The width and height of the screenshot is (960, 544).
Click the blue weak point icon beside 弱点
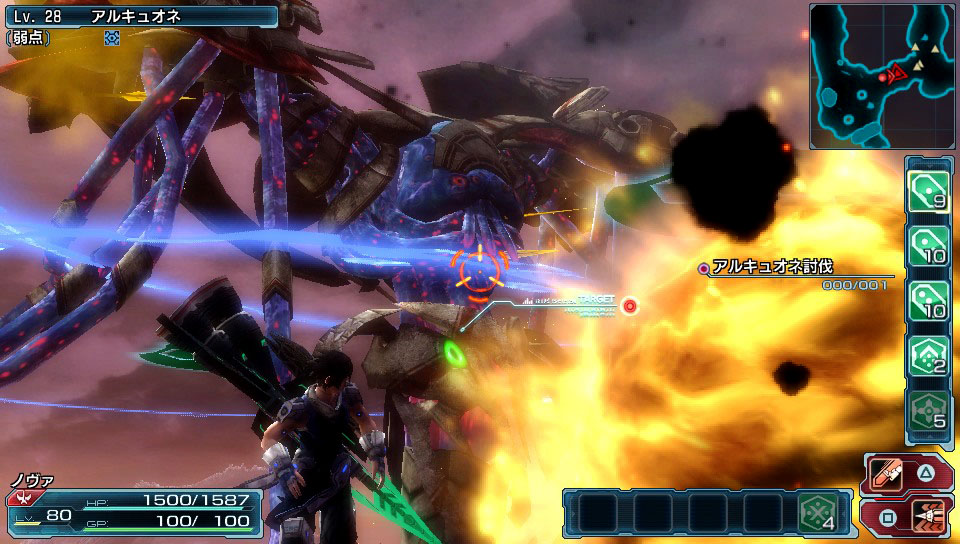point(112,37)
